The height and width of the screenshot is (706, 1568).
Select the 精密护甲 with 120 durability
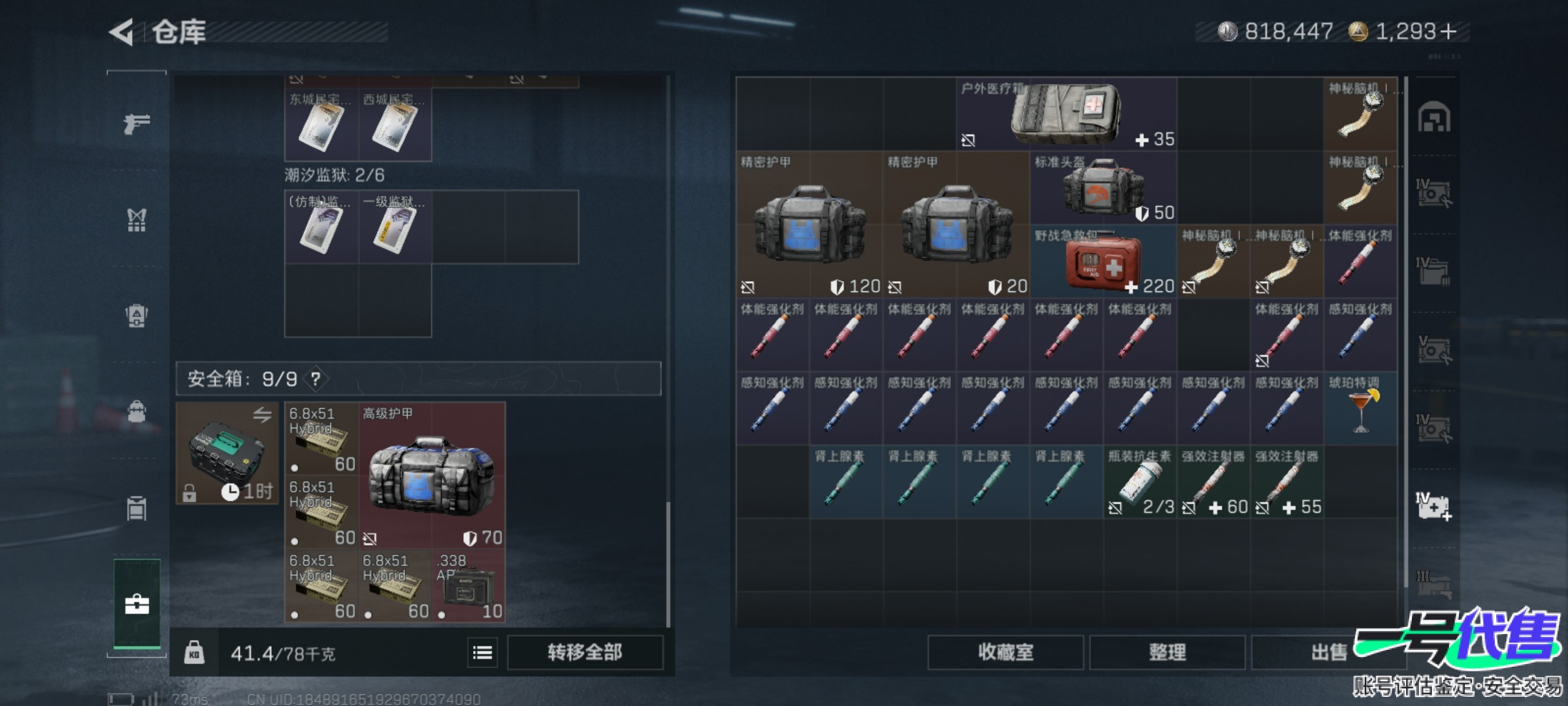[809, 225]
